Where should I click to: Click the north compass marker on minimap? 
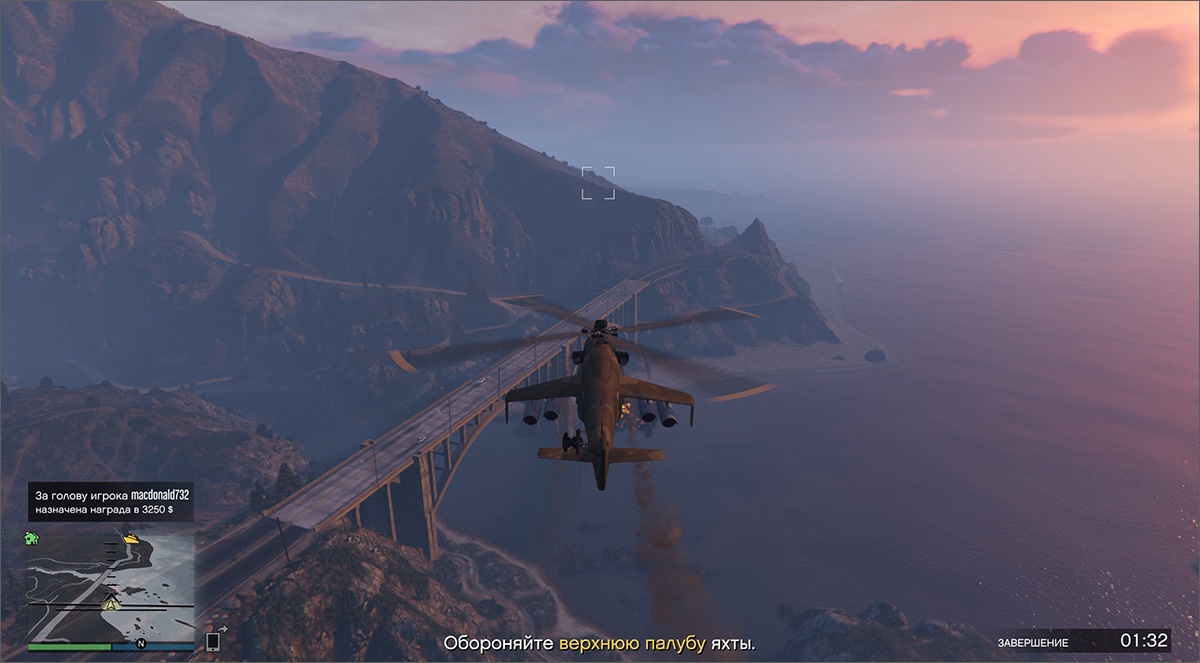coord(141,642)
